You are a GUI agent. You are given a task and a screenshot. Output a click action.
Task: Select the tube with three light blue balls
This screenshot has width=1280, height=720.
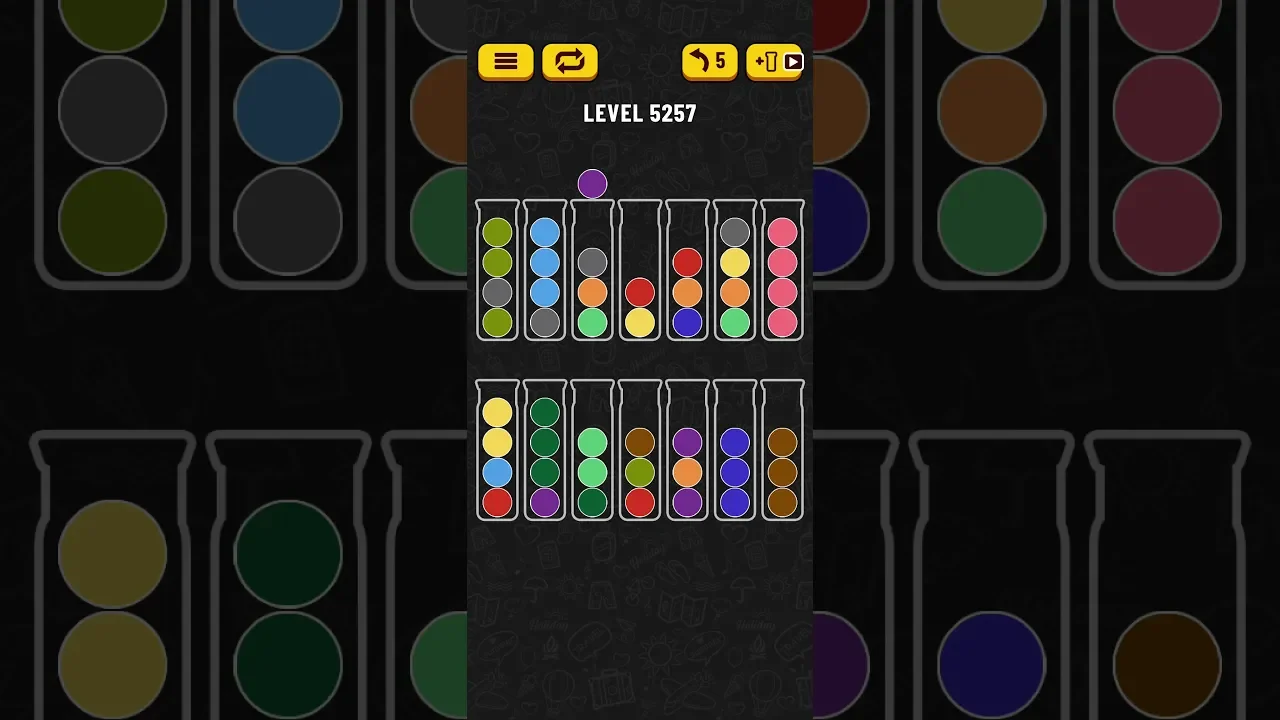tap(544, 272)
